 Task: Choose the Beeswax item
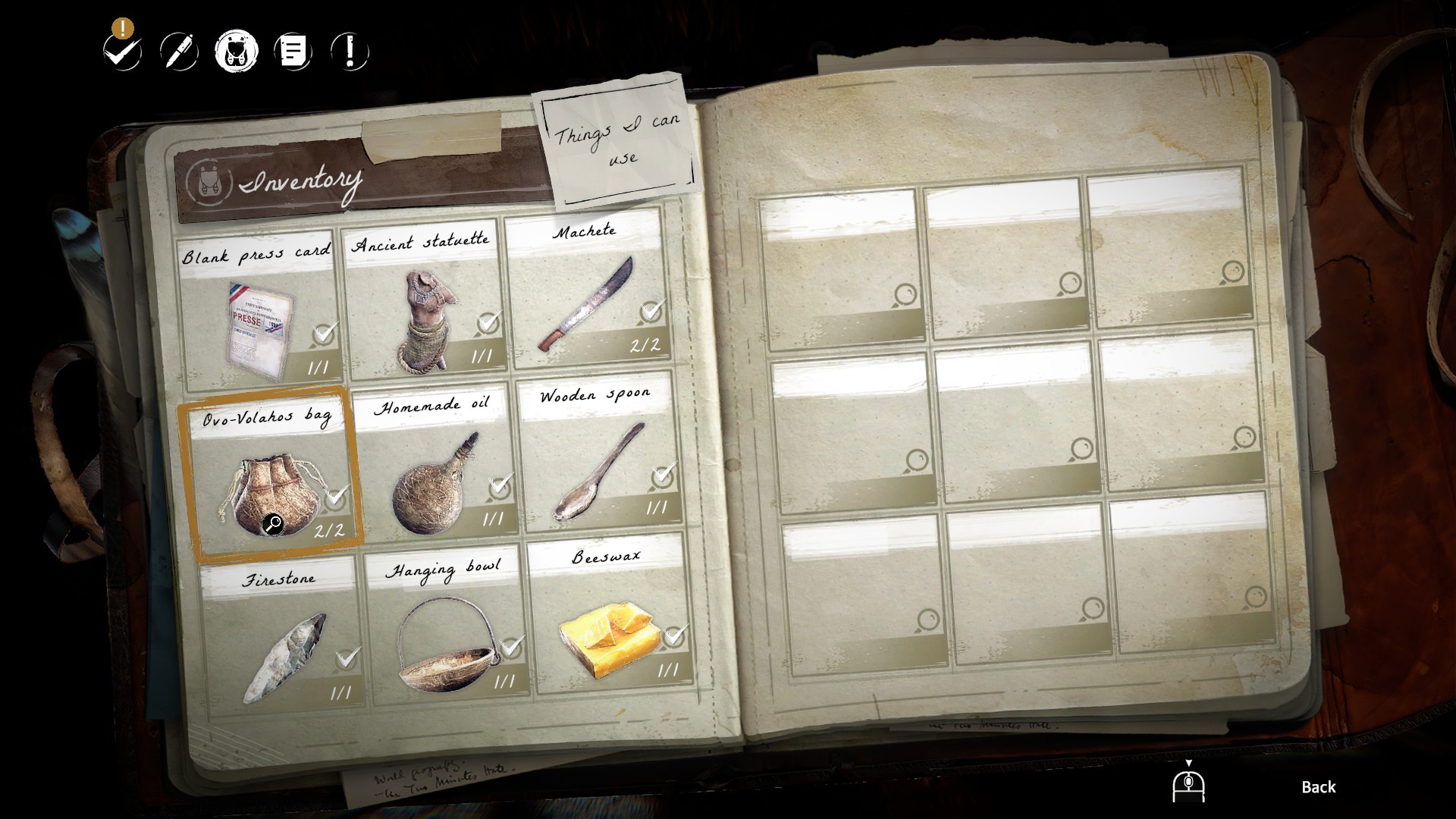coord(609,618)
